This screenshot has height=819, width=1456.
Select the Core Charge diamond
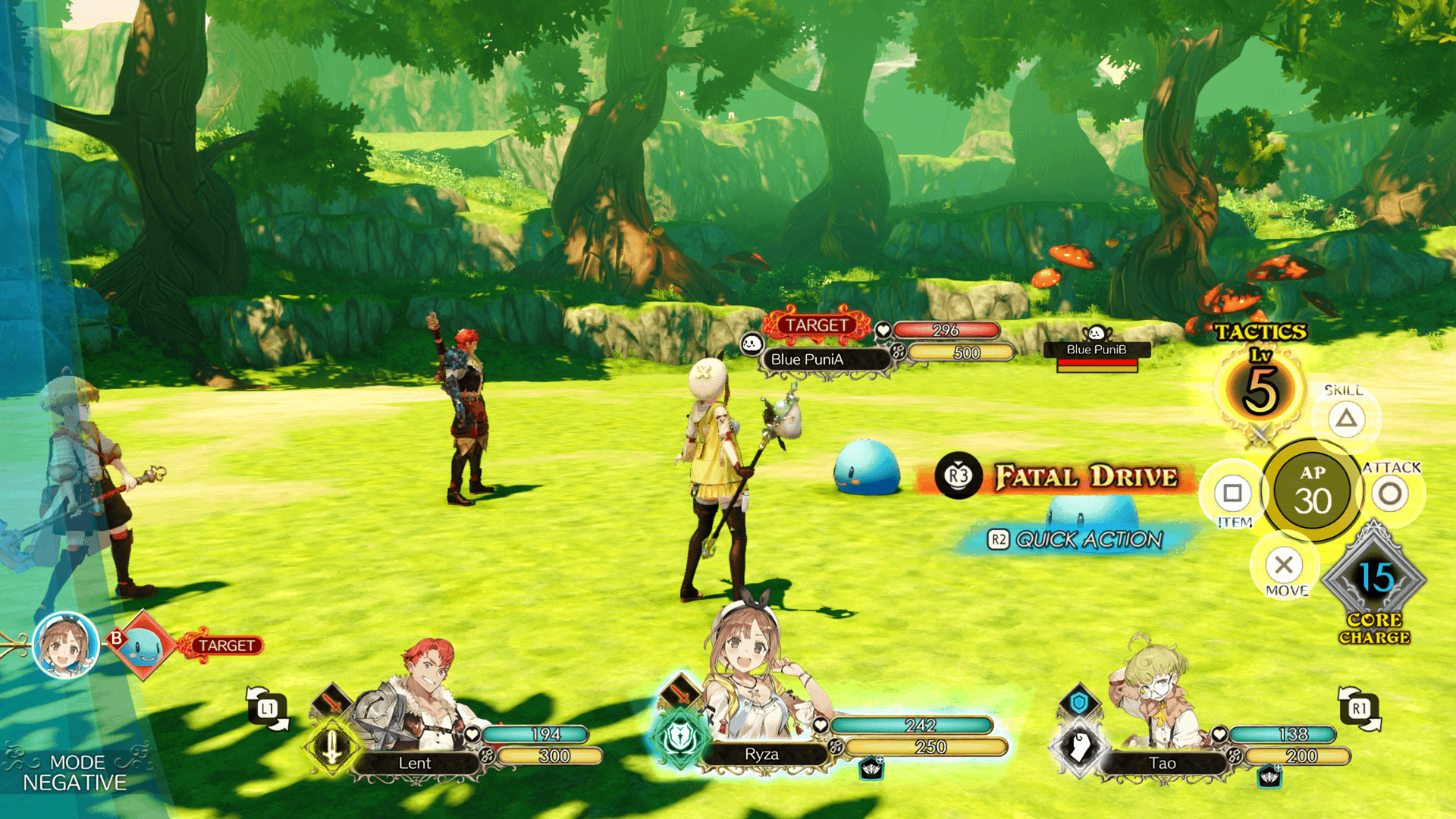(x=1374, y=580)
